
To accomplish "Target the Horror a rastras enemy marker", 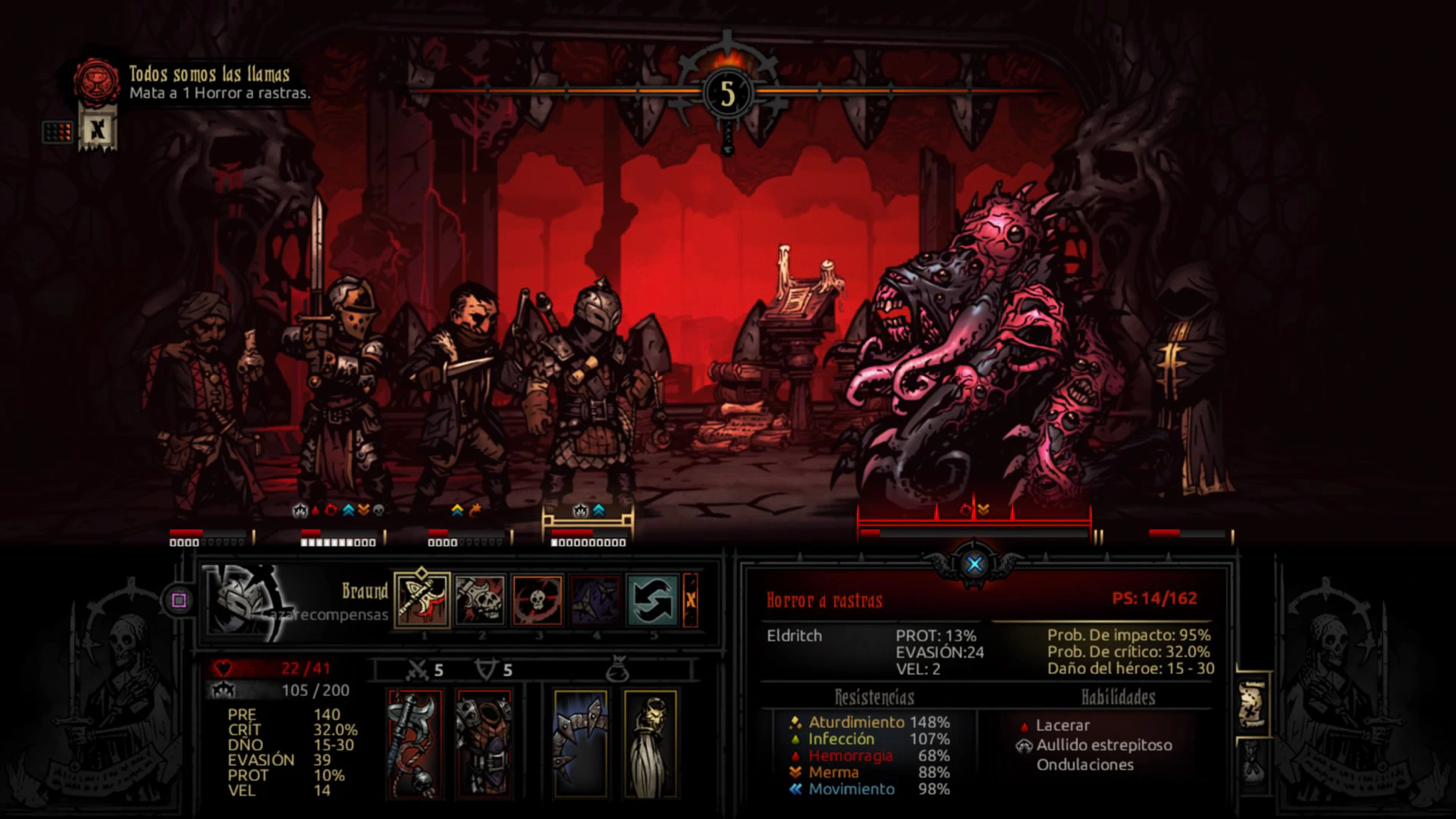I will point(974,522).
